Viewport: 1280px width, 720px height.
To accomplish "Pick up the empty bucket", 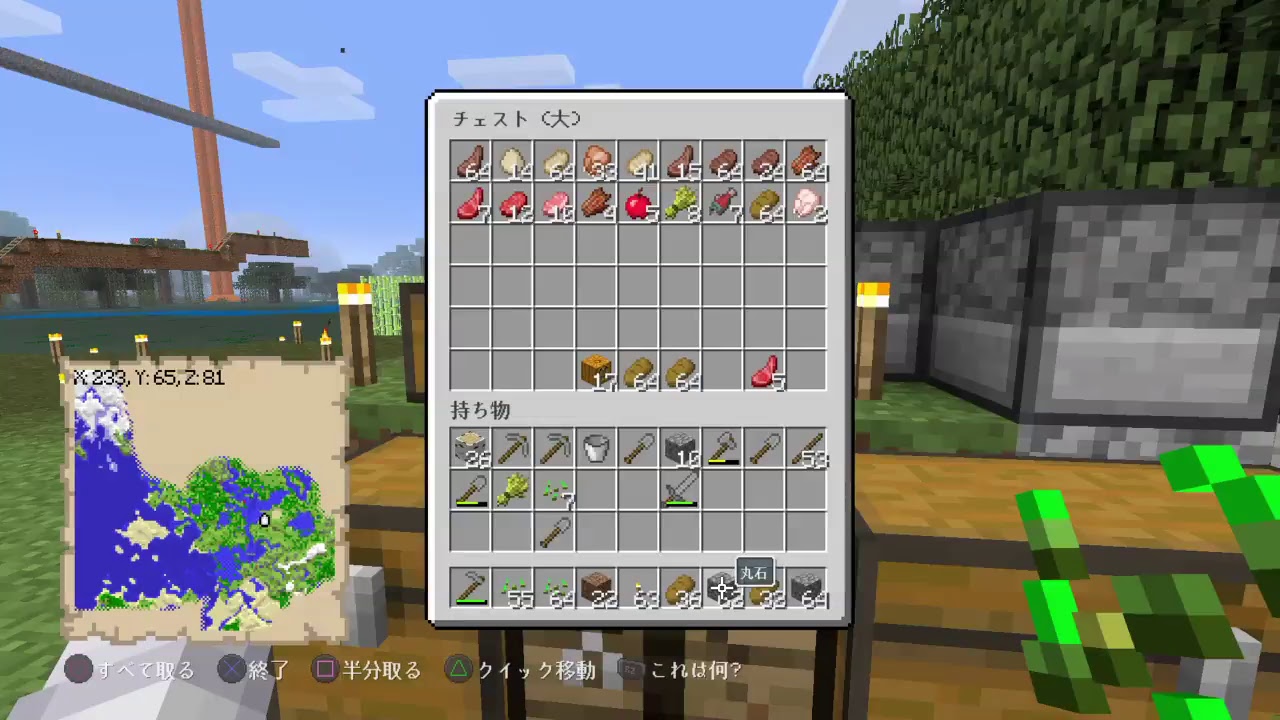I will (x=597, y=450).
